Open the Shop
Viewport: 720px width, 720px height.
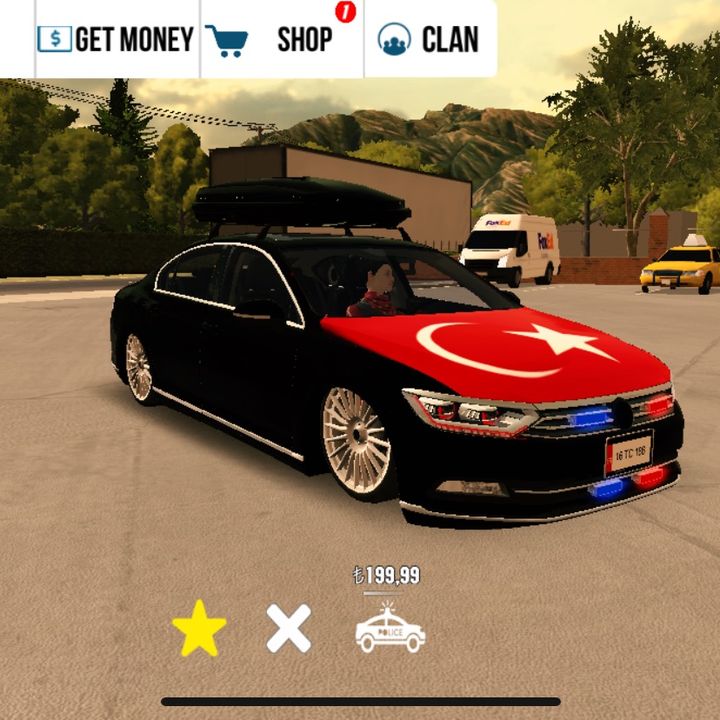coord(281,40)
